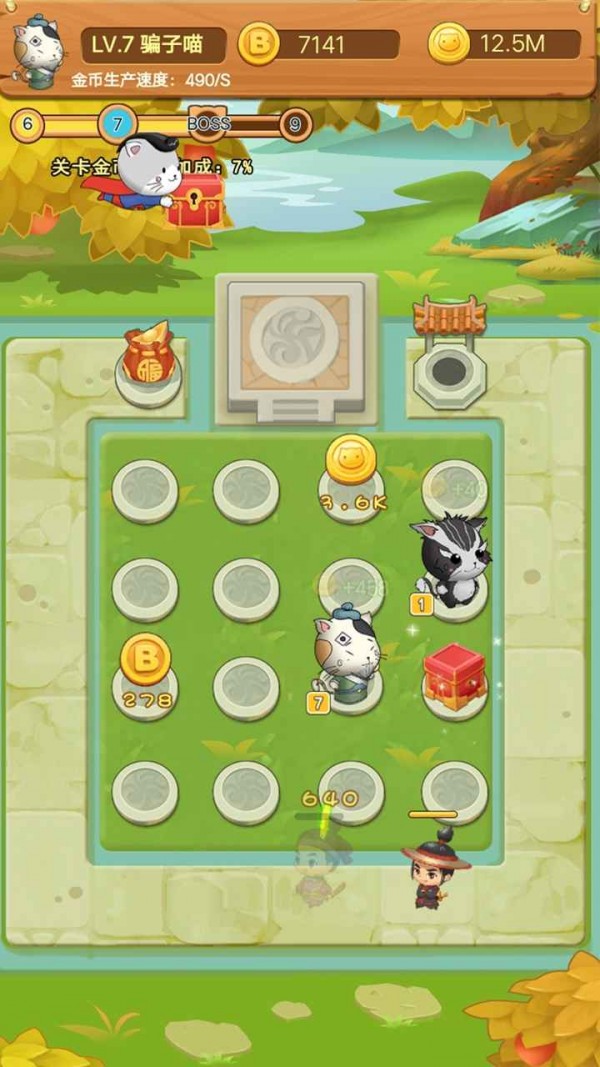This screenshot has width=600, height=1067.
Task: Collect the flying cat's red treasure chest
Action: [195, 201]
